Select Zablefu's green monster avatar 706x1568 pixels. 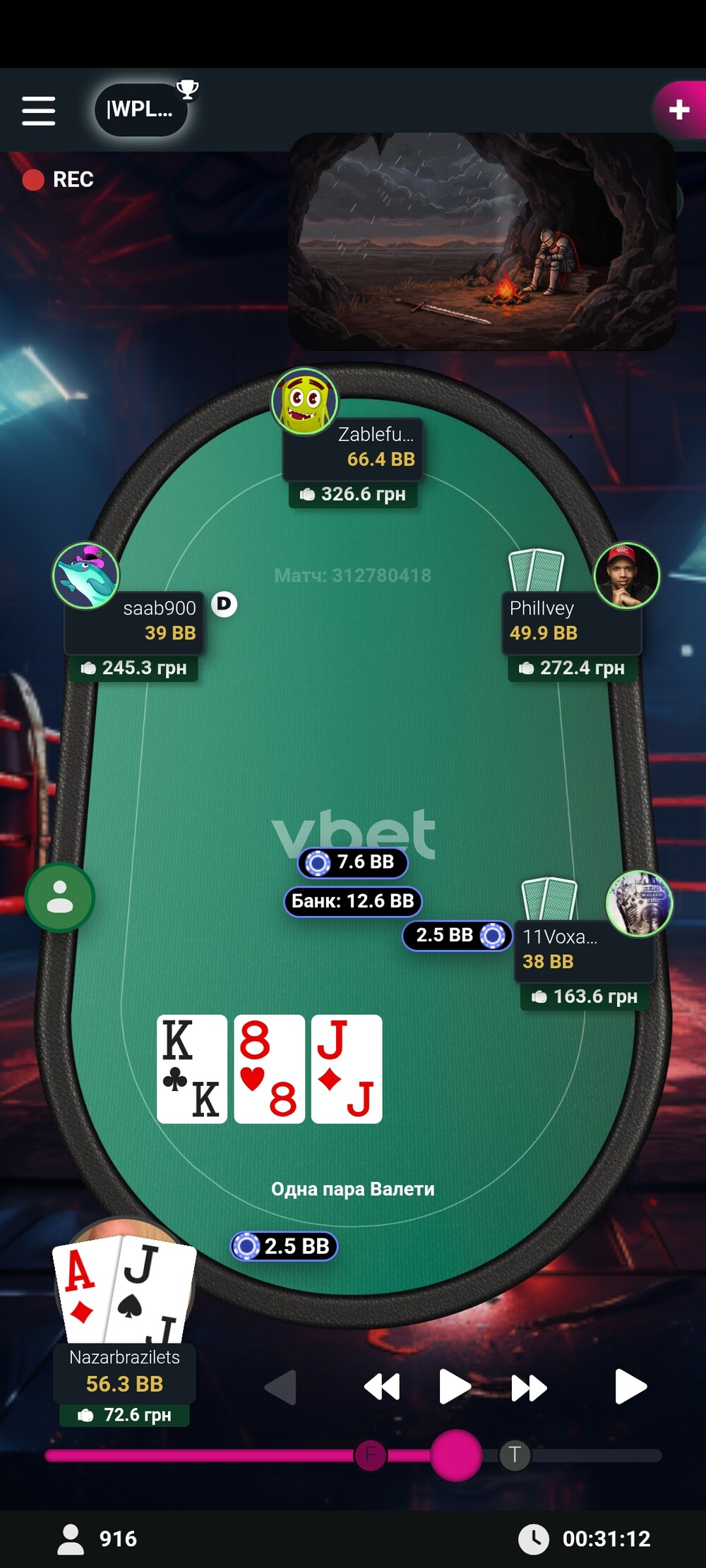click(305, 401)
